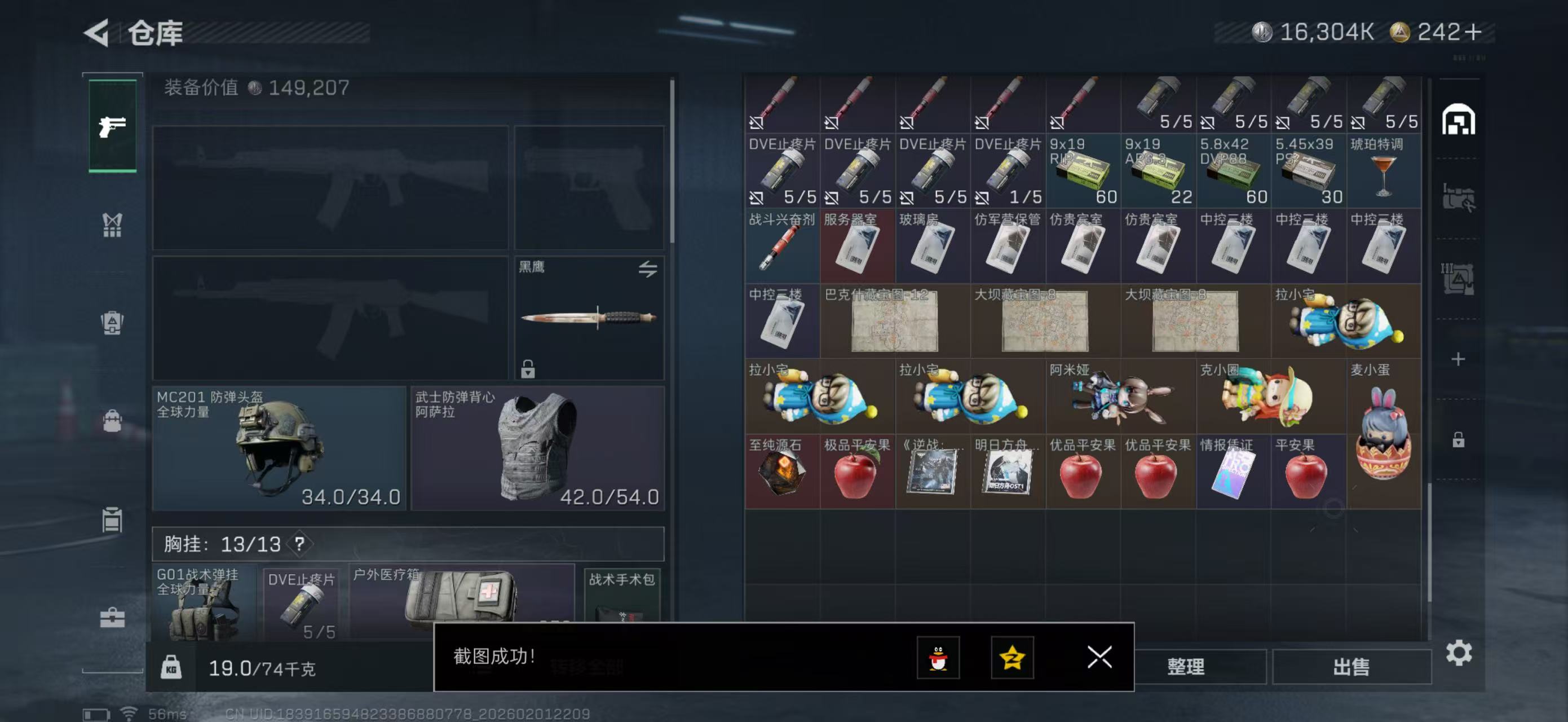
Task: Expand a new storage tab with the plus icon
Action: pos(1460,358)
